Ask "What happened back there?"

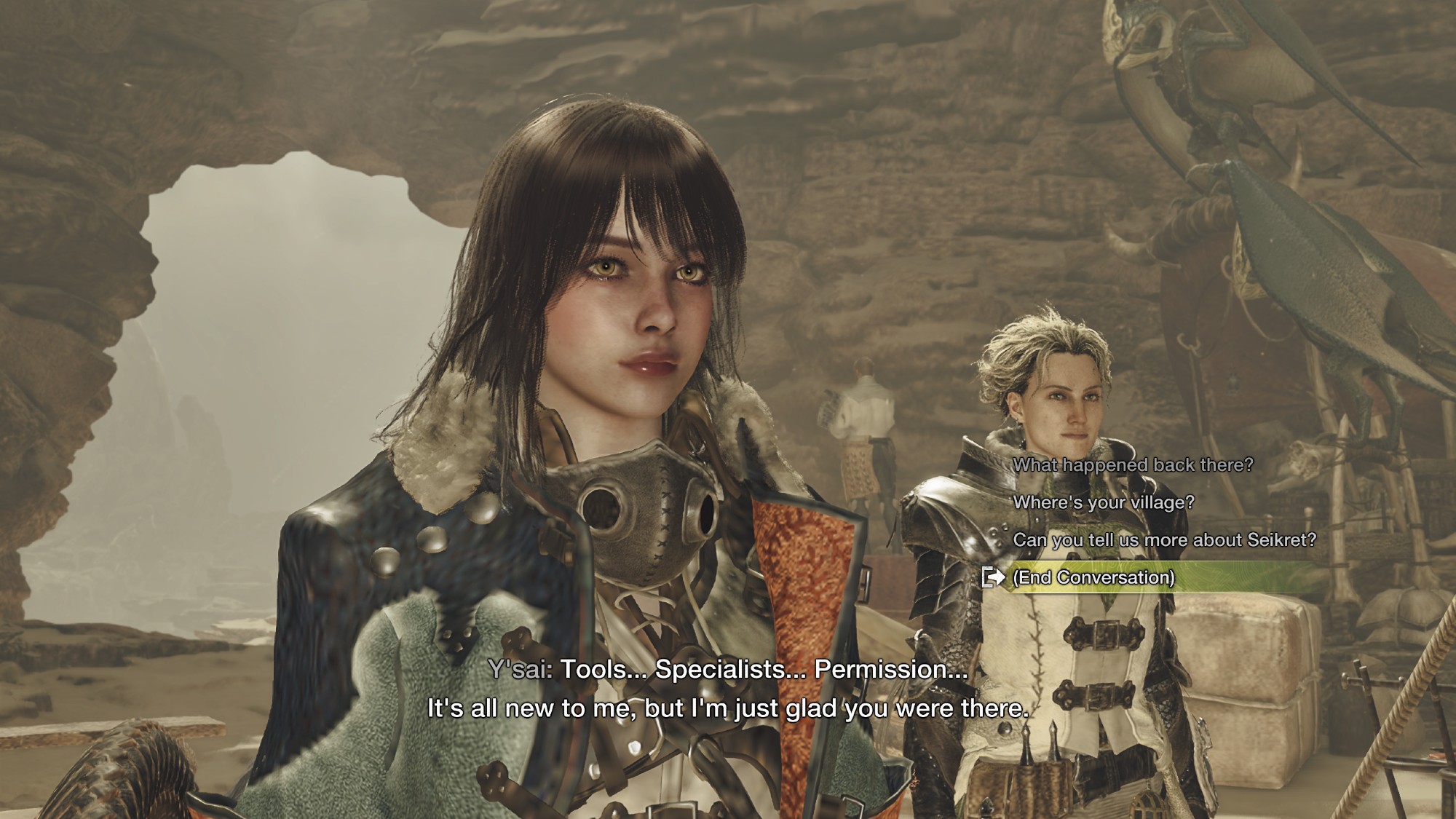pyautogui.click(x=1133, y=464)
